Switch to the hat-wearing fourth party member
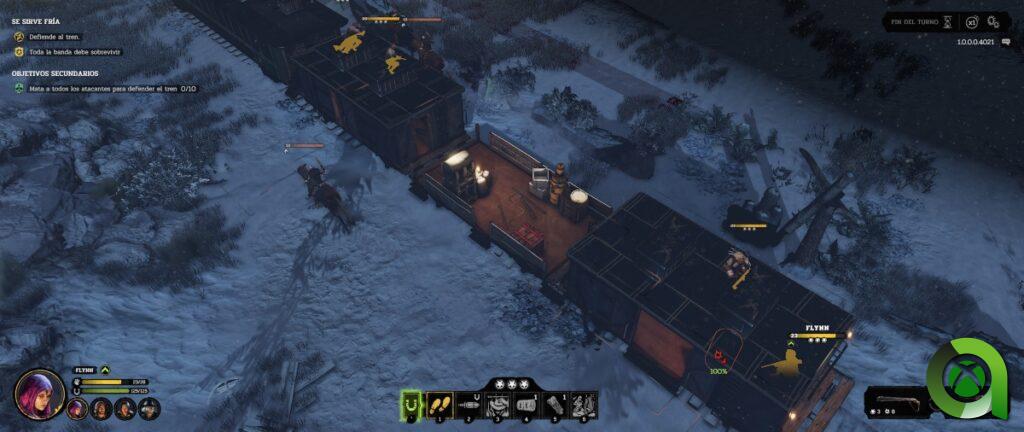The width and height of the screenshot is (1024, 432). [x=148, y=408]
